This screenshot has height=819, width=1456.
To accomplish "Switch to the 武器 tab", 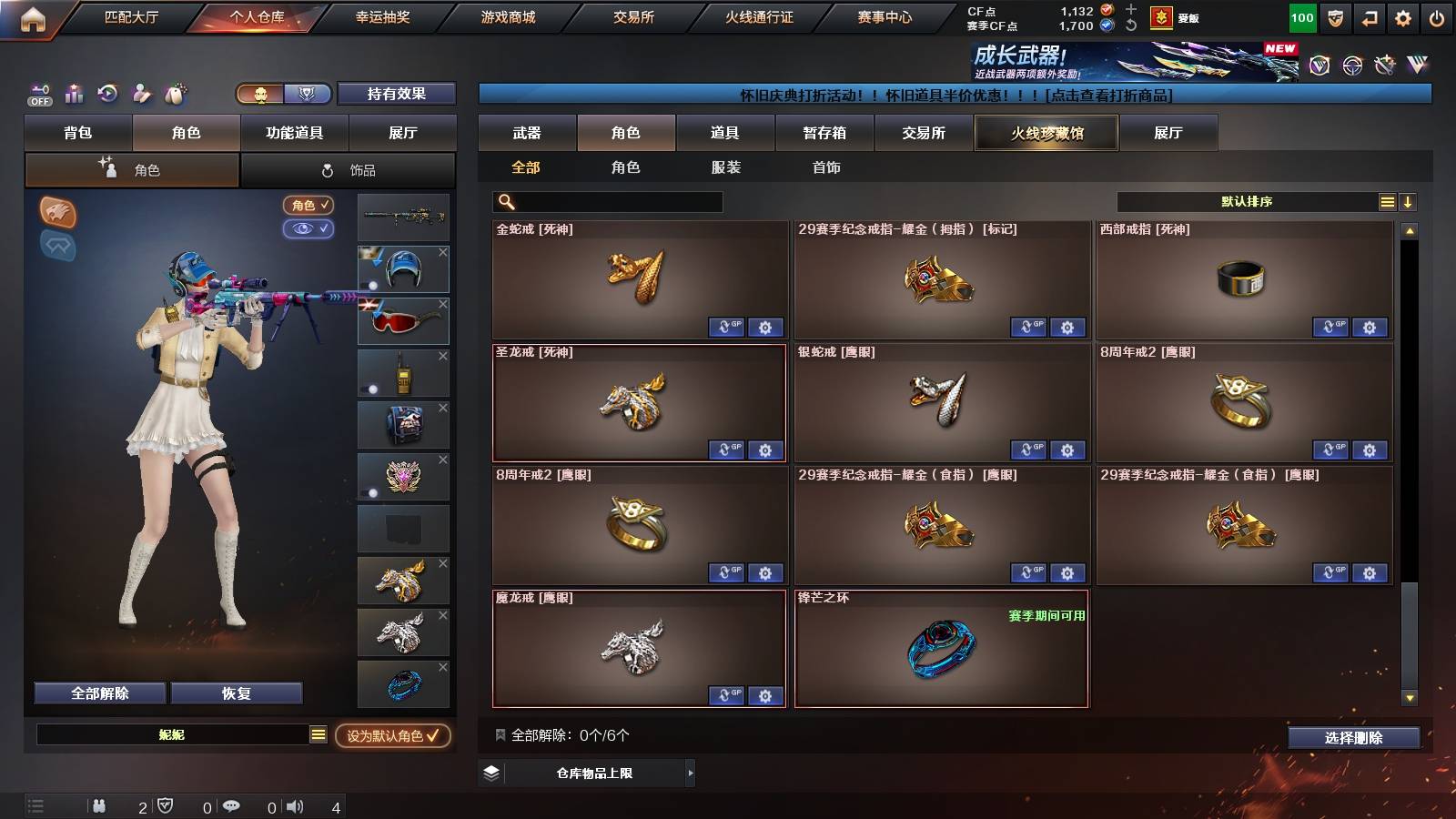I will [x=528, y=132].
